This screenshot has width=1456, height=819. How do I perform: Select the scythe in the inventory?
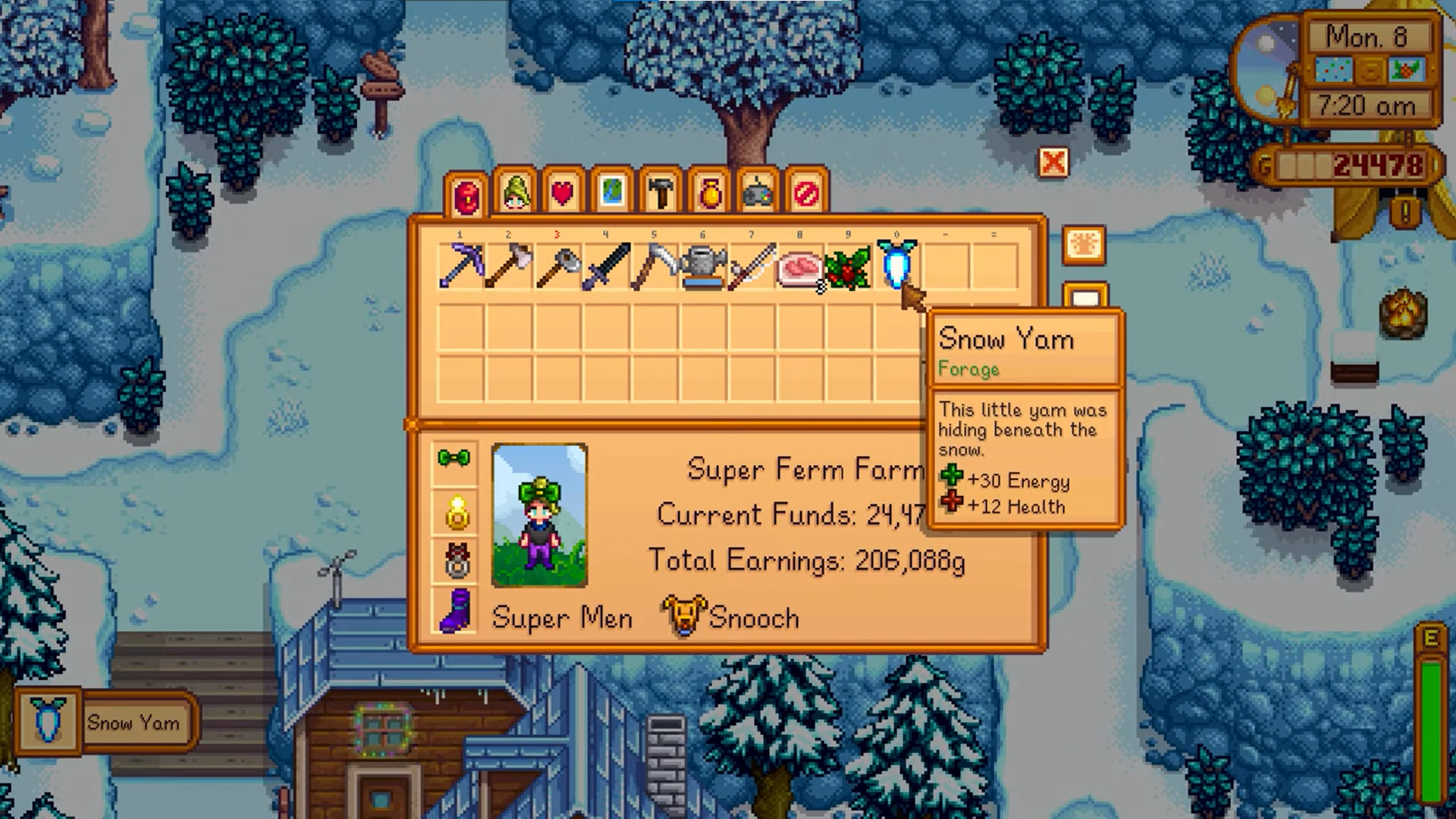click(654, 266)
